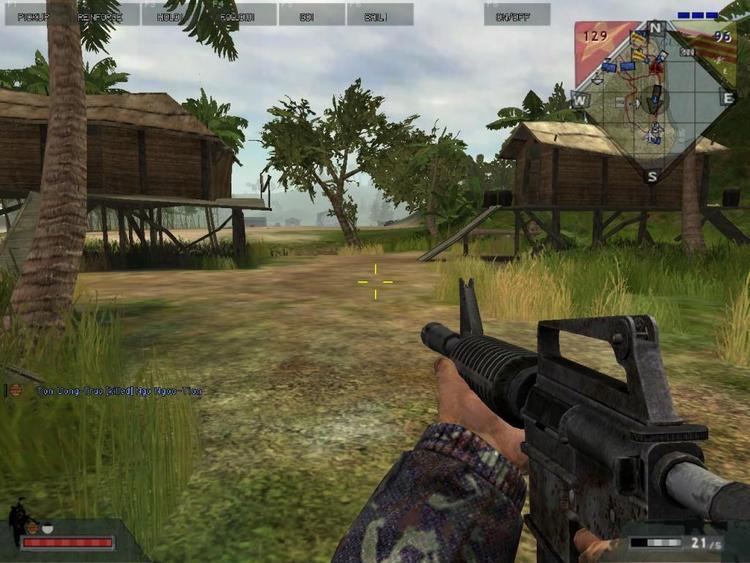Select the FOLLOW command button
The image size is (750, 563).
(243, 15)
